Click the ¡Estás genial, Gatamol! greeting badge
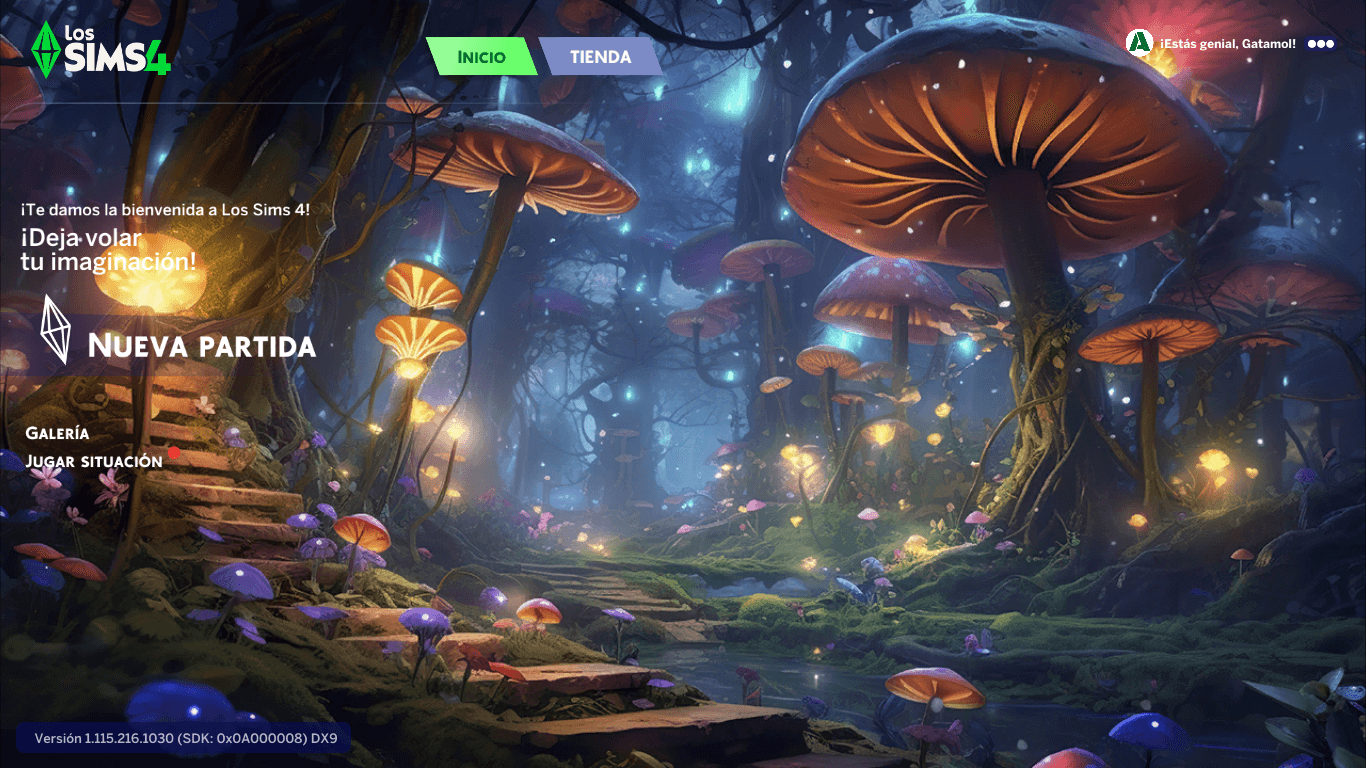This screenshot has width=1366, height=768. tap(1230, 43)
